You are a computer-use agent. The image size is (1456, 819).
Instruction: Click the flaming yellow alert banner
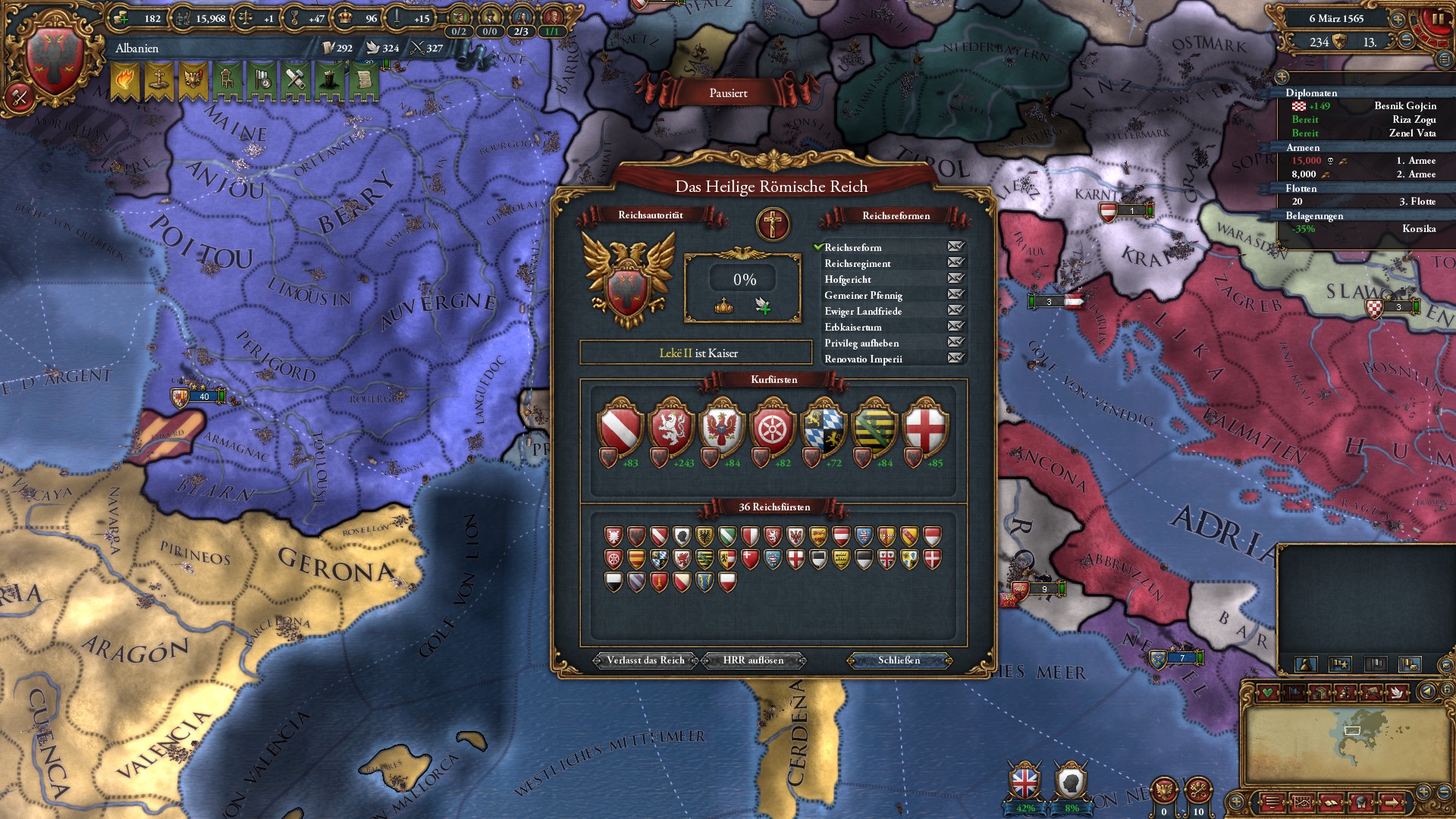tap(125, 80)
